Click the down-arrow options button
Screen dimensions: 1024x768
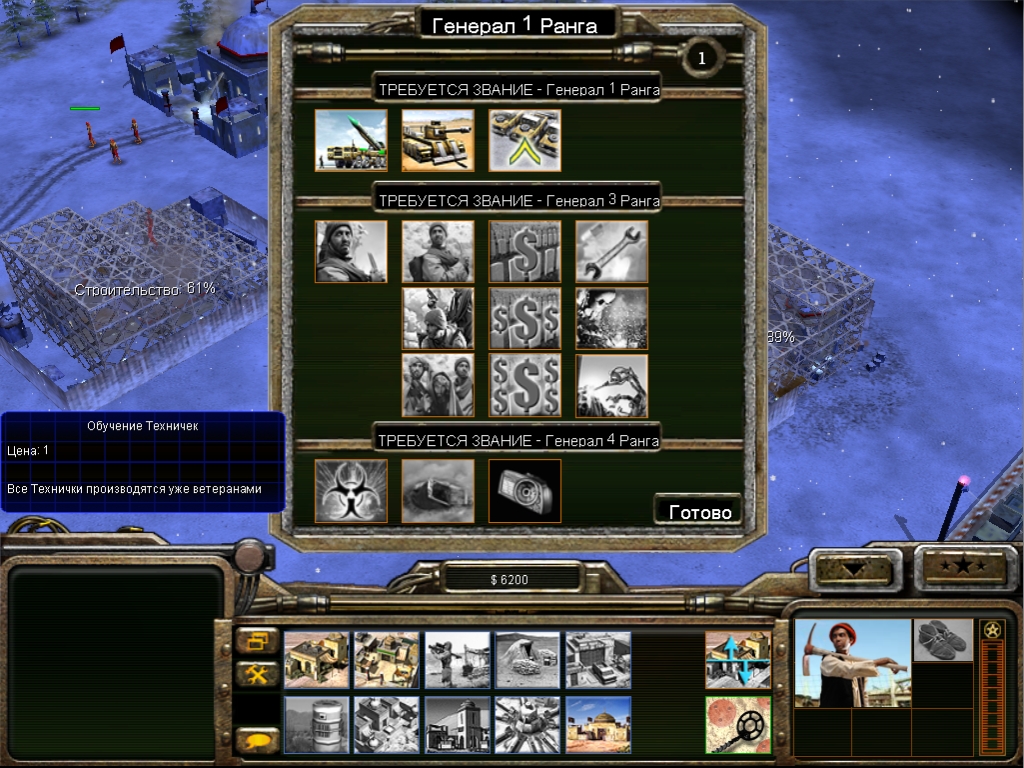pos(854,569)
